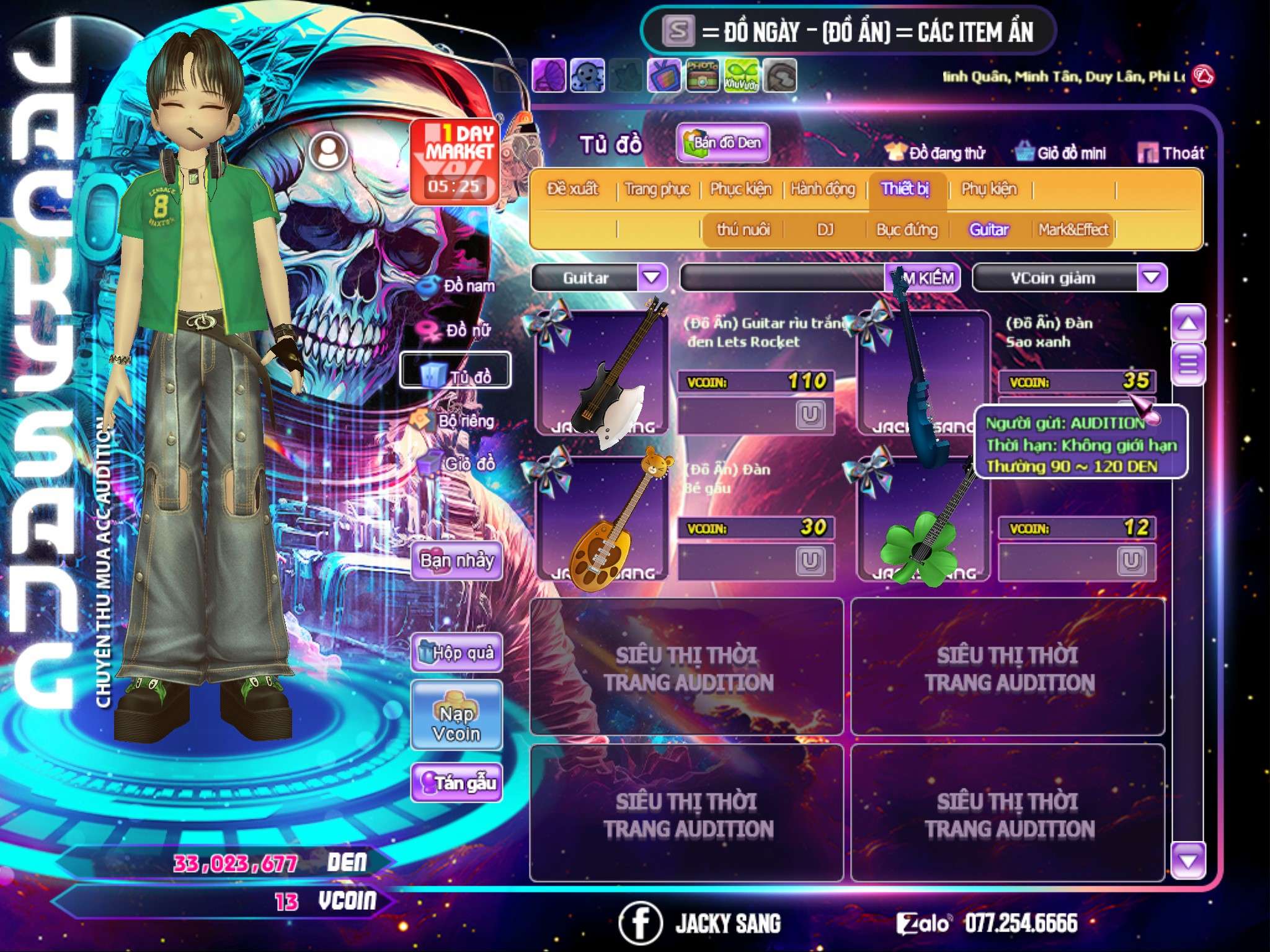Open the VCoin giảm sort dropdown
Viewport: 1270px width, 952px height.
[1152, 278]
